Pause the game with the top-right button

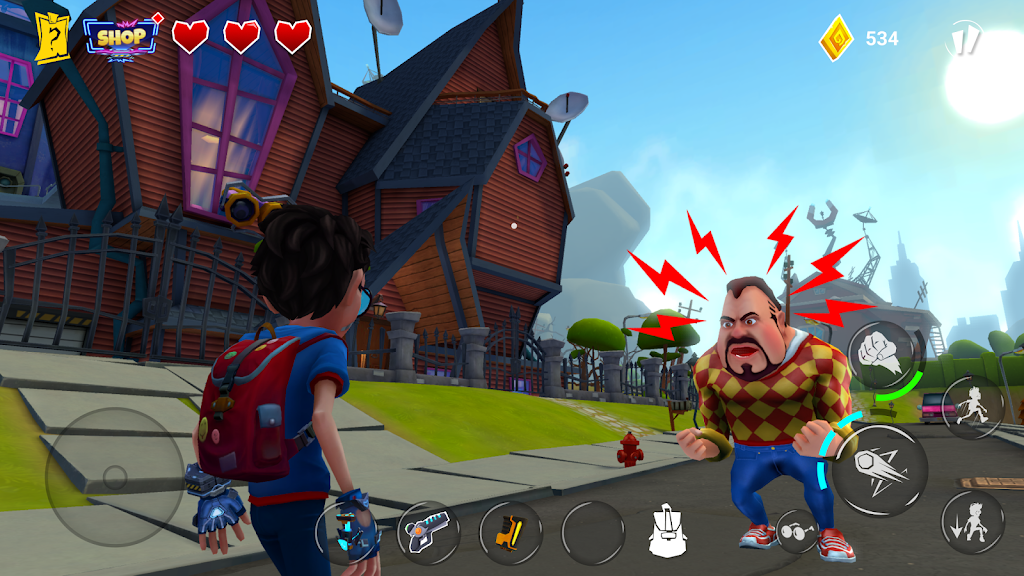(x=963, y=39)
